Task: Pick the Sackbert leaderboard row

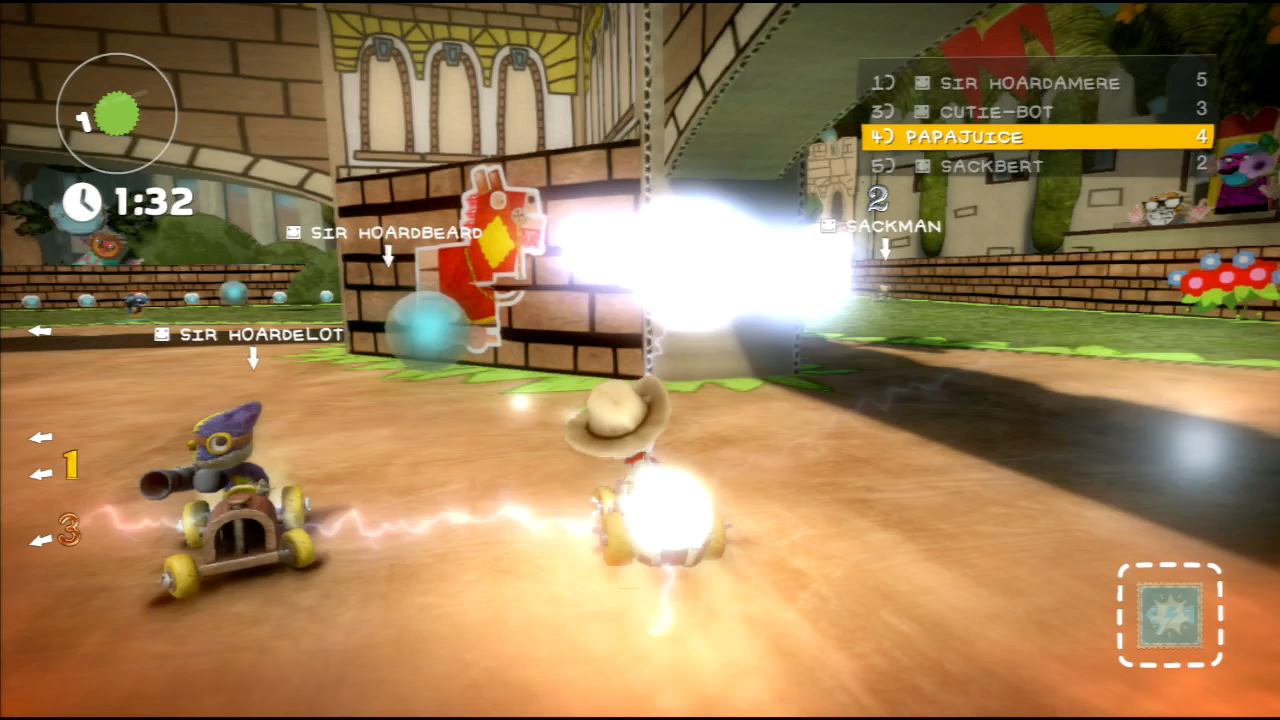Action: tap(1037, 166)
